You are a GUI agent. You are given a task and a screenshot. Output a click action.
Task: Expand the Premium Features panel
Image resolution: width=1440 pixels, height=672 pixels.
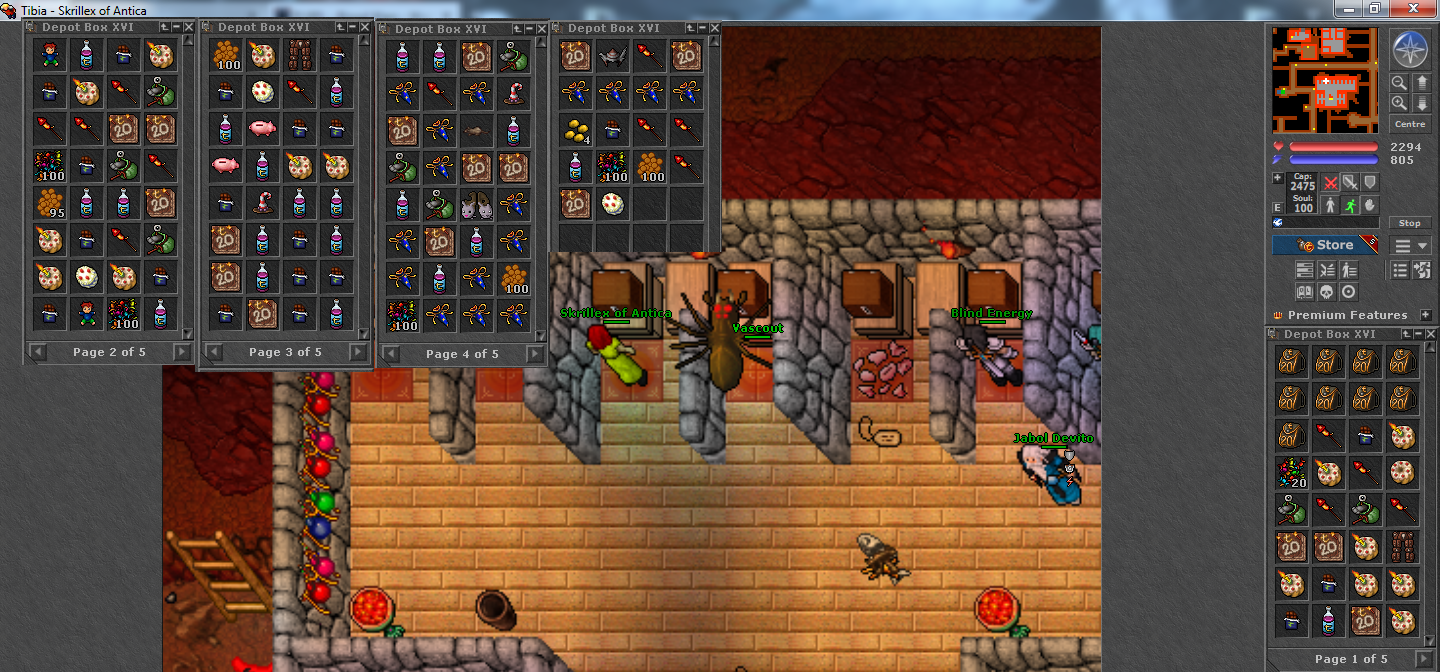point(1425,315)
